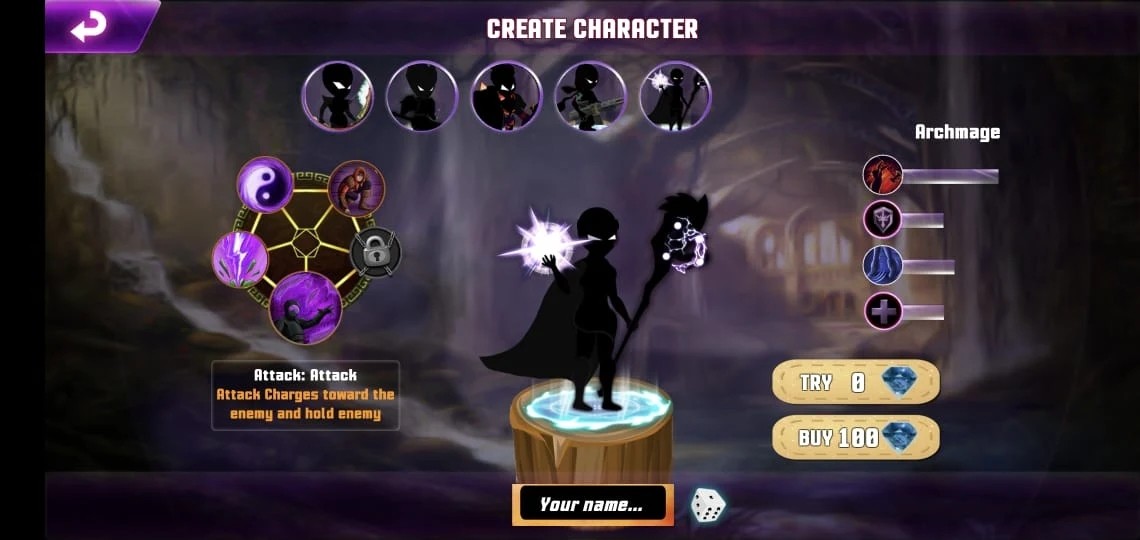
Task: Click the locked padlock skill slot
Action: (376, 253)
